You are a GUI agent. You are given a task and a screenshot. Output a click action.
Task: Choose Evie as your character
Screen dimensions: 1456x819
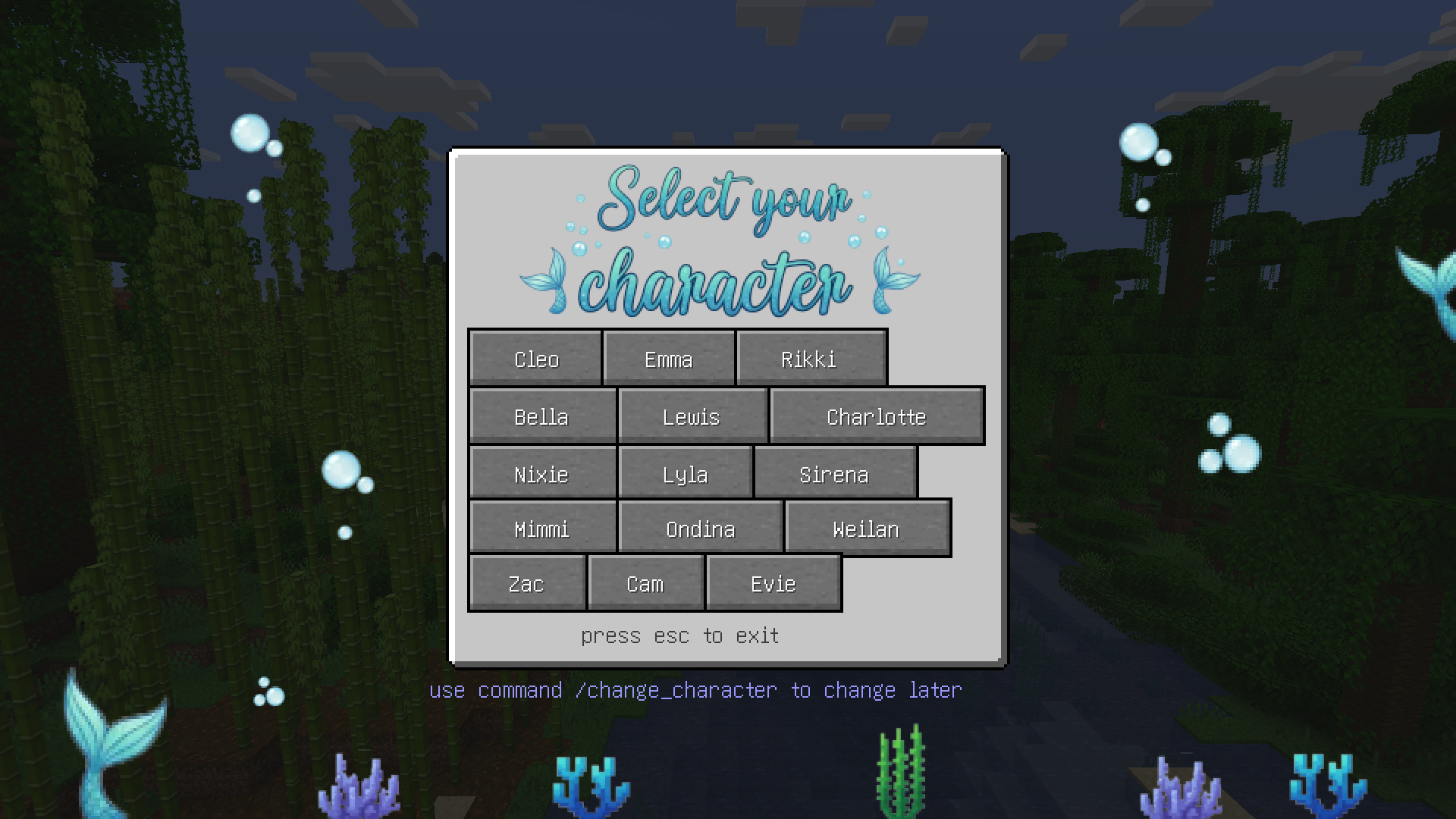click(x=772, y=583)
